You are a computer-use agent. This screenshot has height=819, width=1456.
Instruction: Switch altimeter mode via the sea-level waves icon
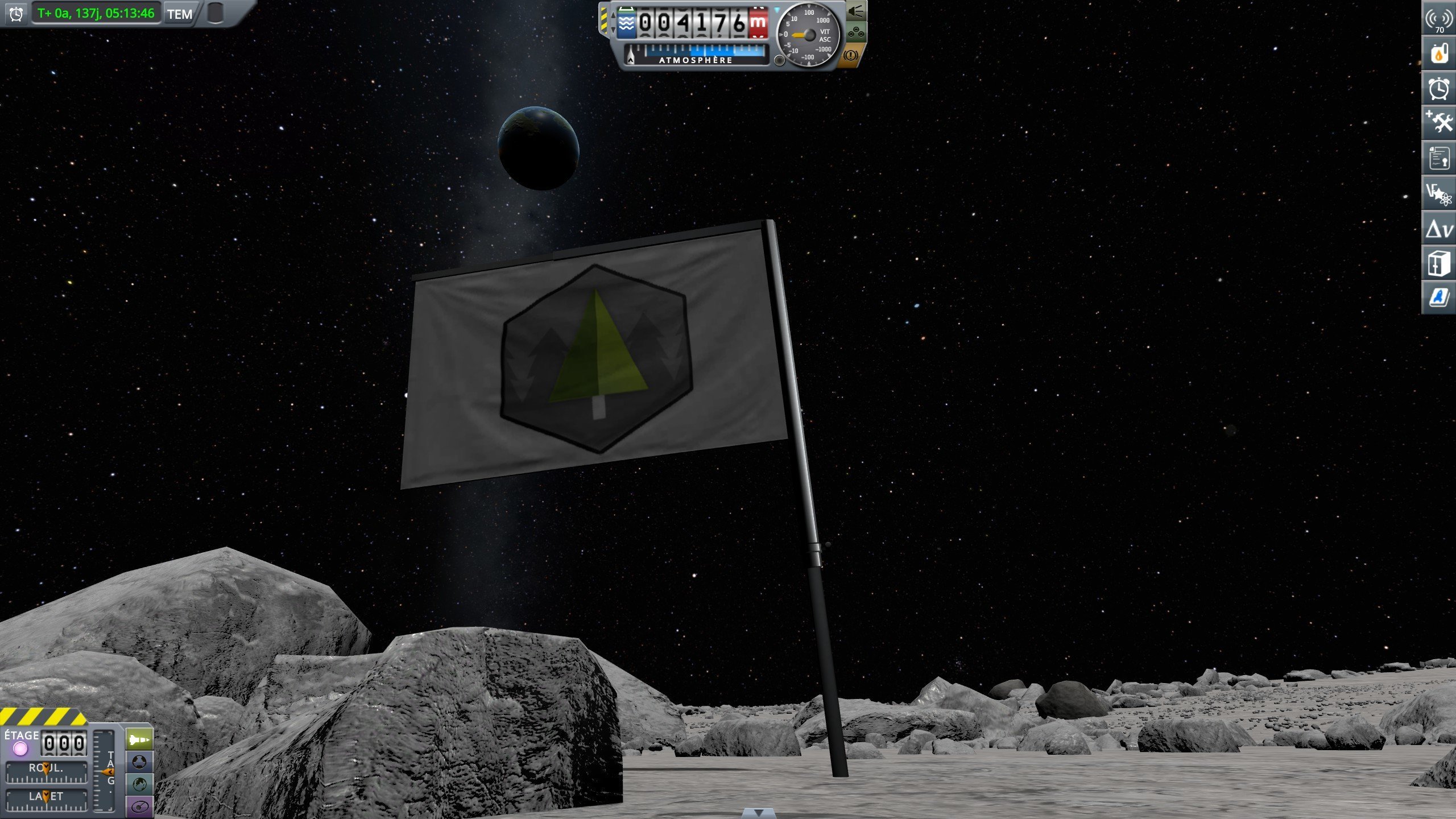[x=626, y=23]
